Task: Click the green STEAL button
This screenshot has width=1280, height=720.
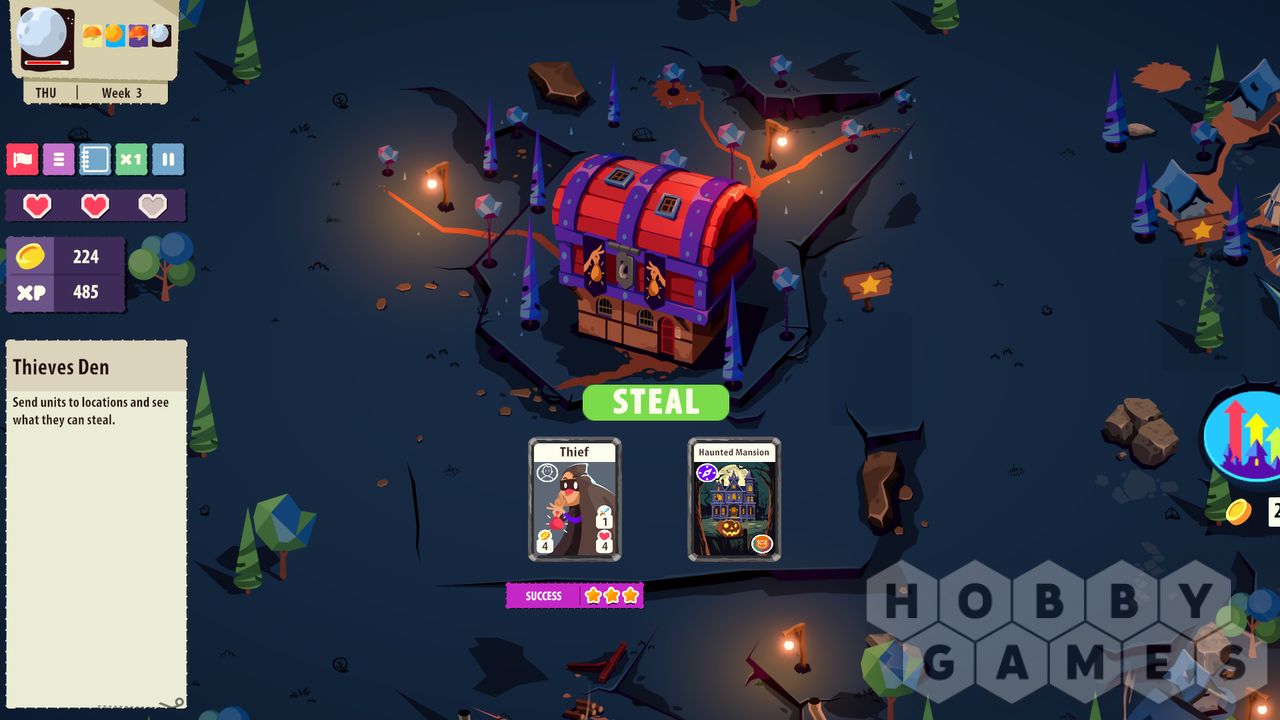Action: (x=655, y=402)
